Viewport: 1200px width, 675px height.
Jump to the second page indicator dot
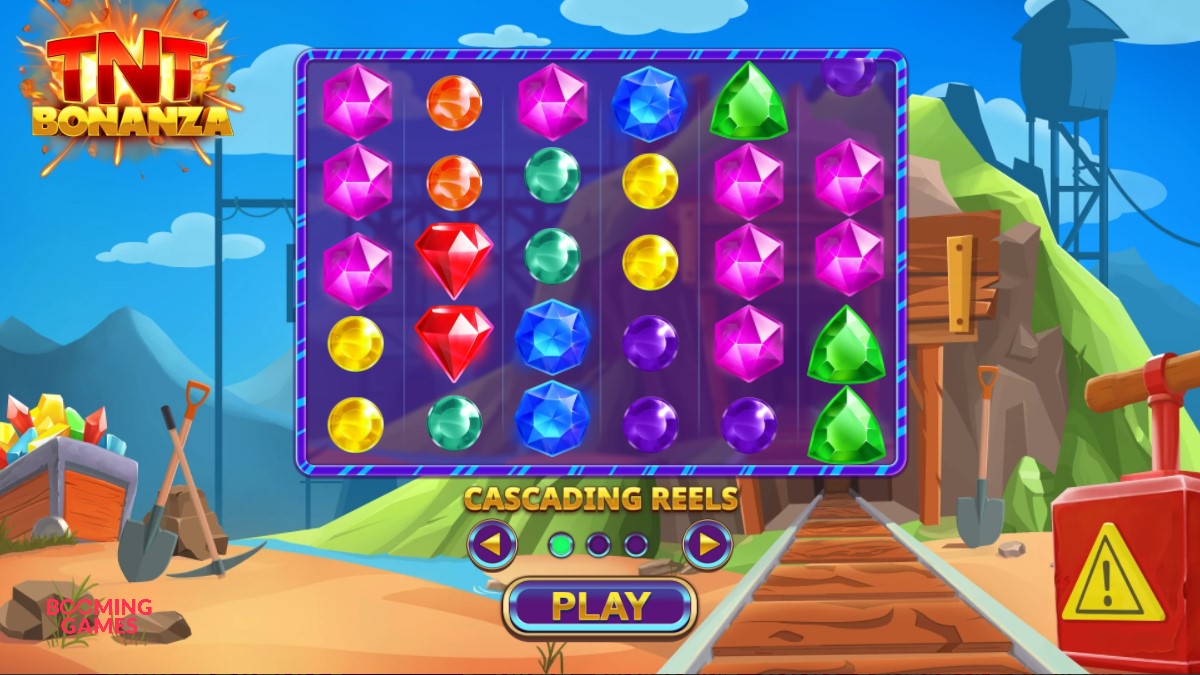click(599, 545)
